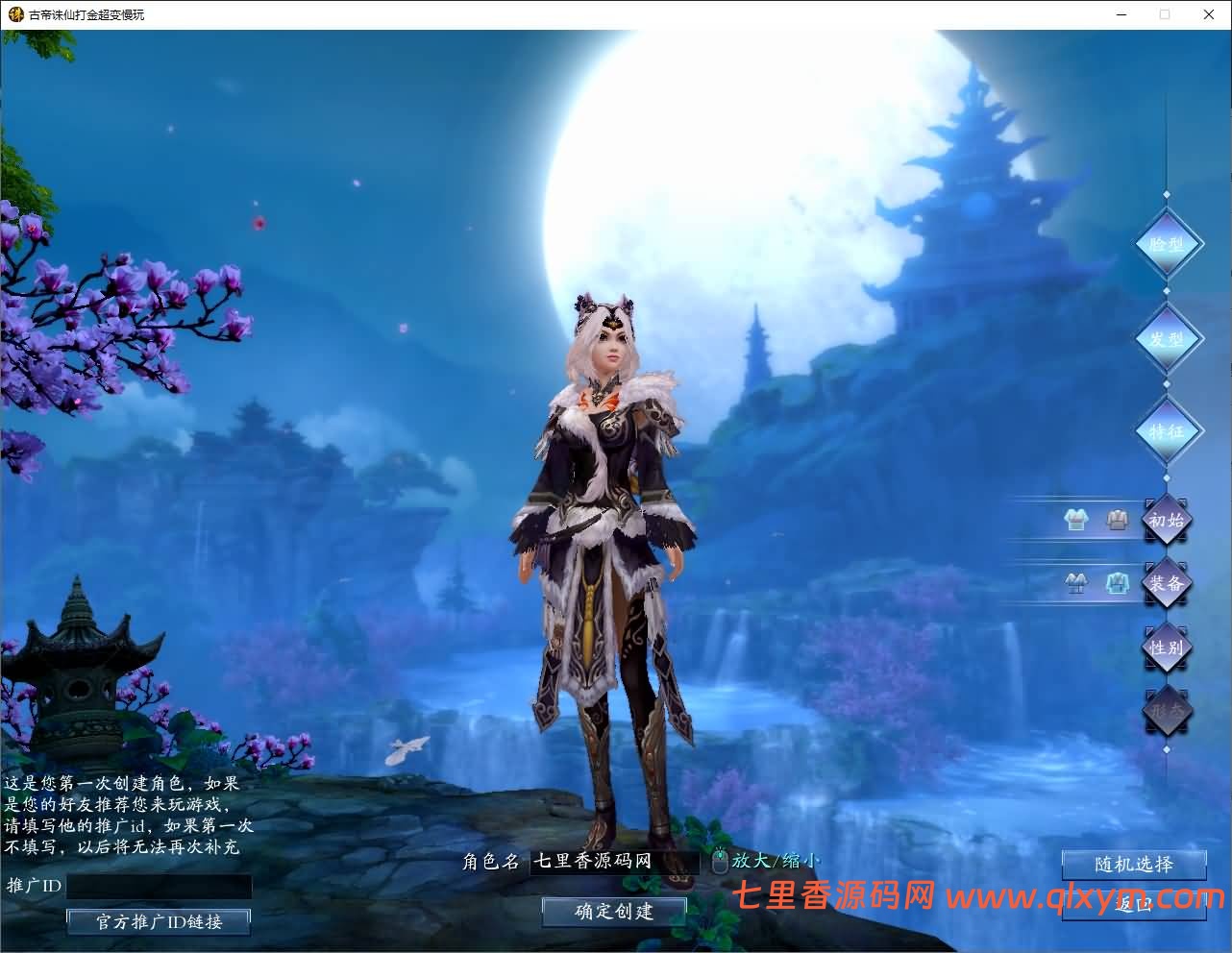Click the 推广ID promoter ID field
The height and width of the screenshot is (953, 1232).
pyautogui.click(x=160, y=886)
